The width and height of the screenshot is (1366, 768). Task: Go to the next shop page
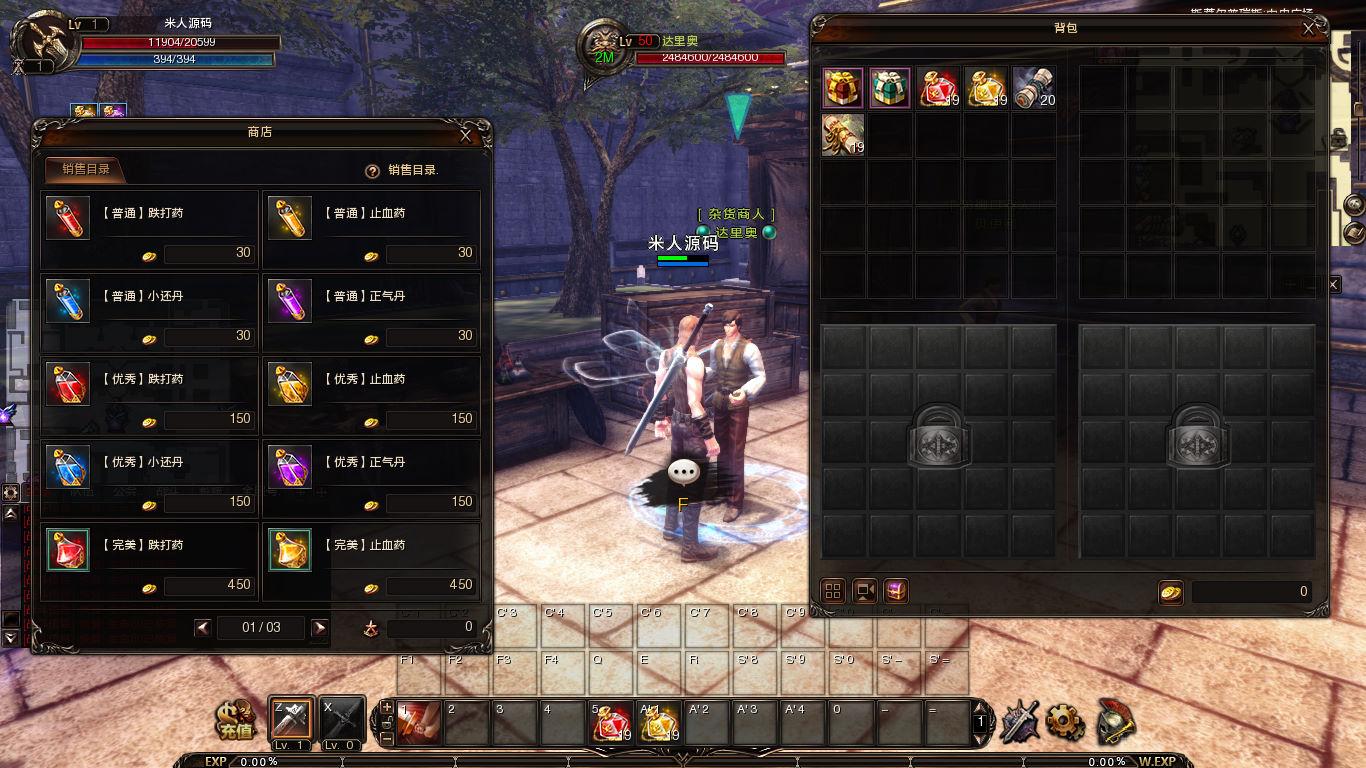[320, 628]
